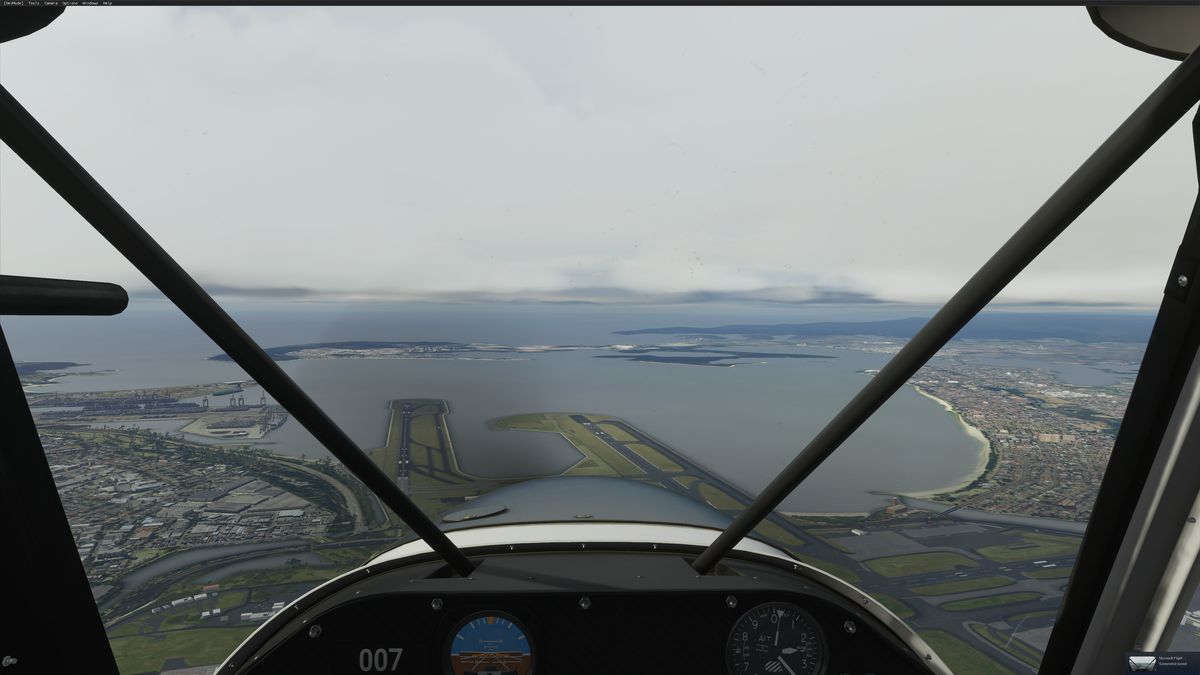This screenshot has width=1200, height=675.
Task: Open the Help menu
Action: (x=108, y=3)
